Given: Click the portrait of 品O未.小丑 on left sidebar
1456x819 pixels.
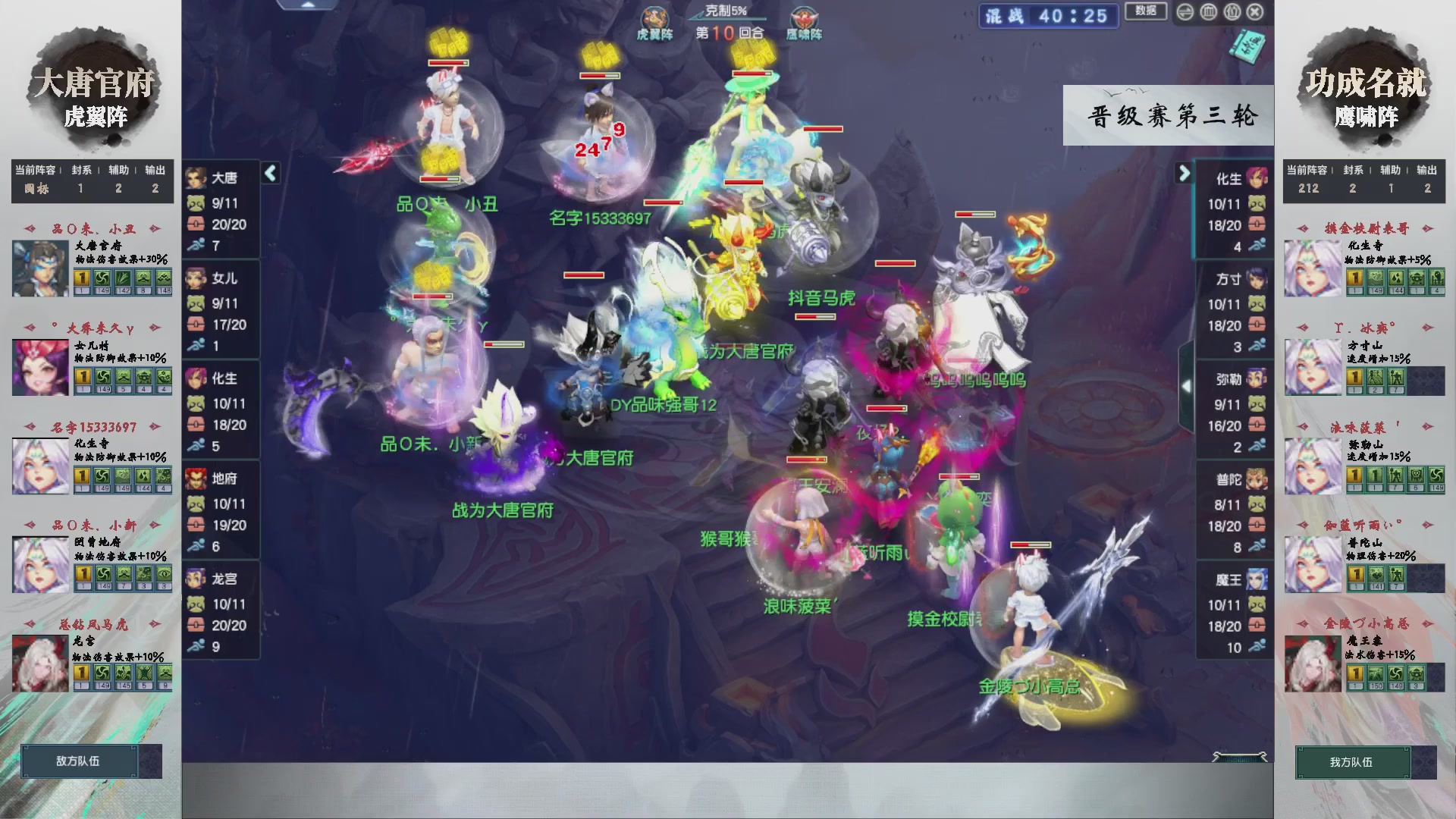Looking at the screenshot, I should 39,267.
